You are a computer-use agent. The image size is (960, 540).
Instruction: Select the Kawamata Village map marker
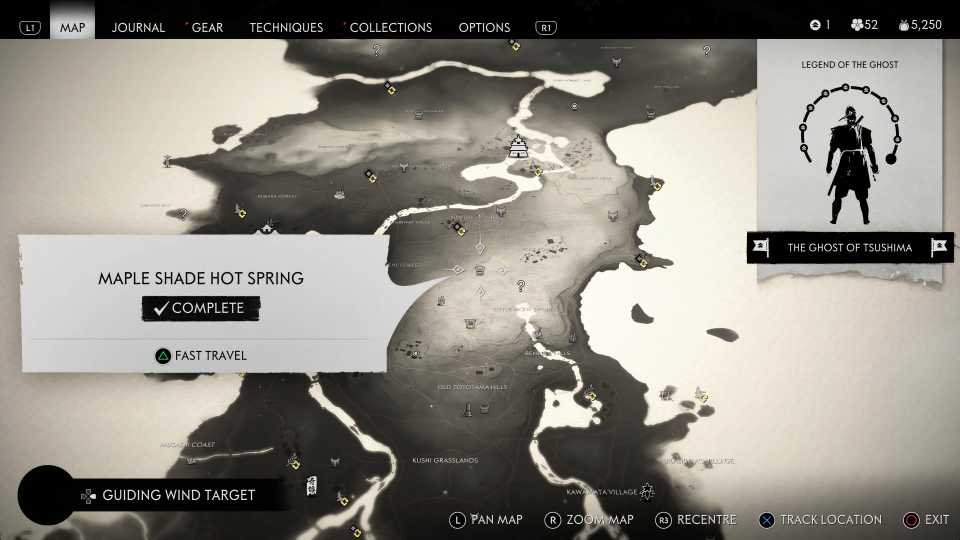pos(647,490)
